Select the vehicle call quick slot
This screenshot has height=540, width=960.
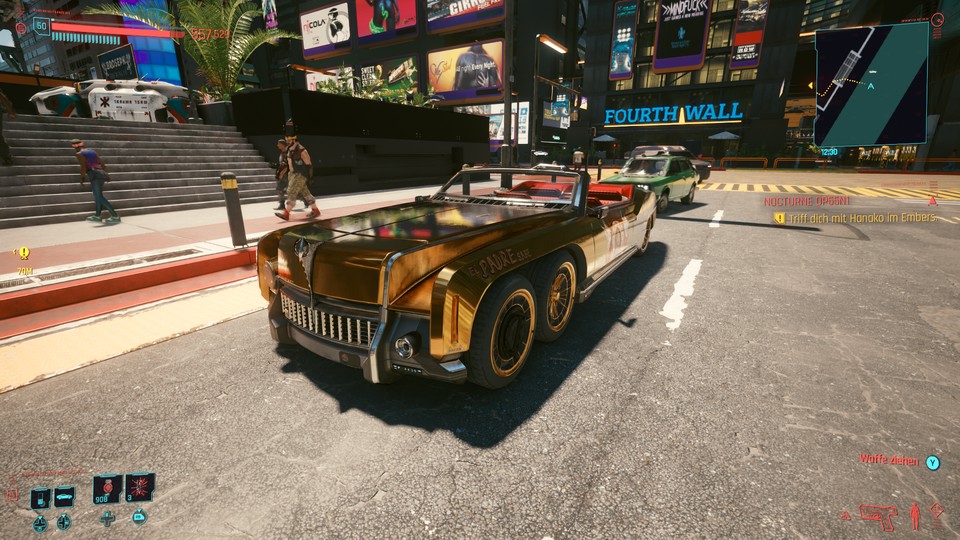65,496
